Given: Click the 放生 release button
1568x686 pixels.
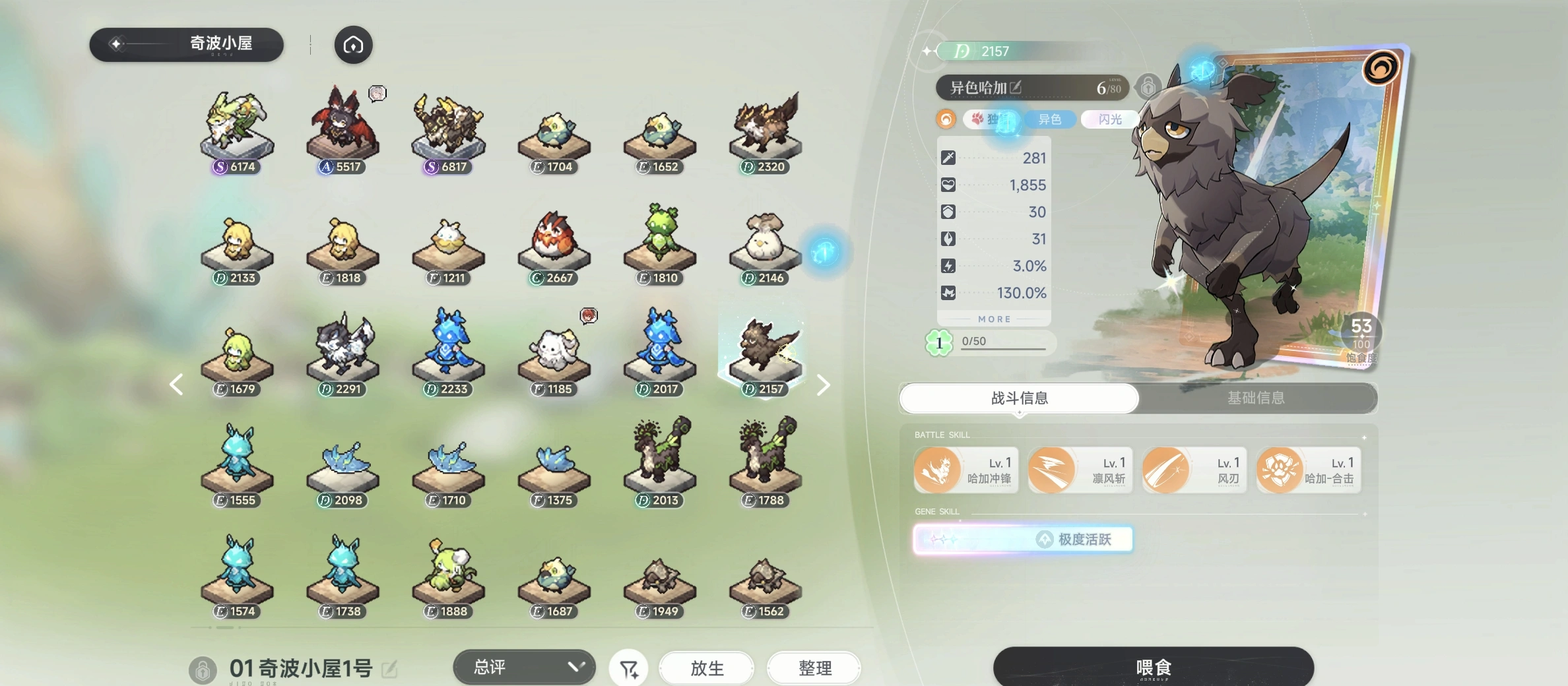Looking at the screenshot, I should click(x=707, y=668).
